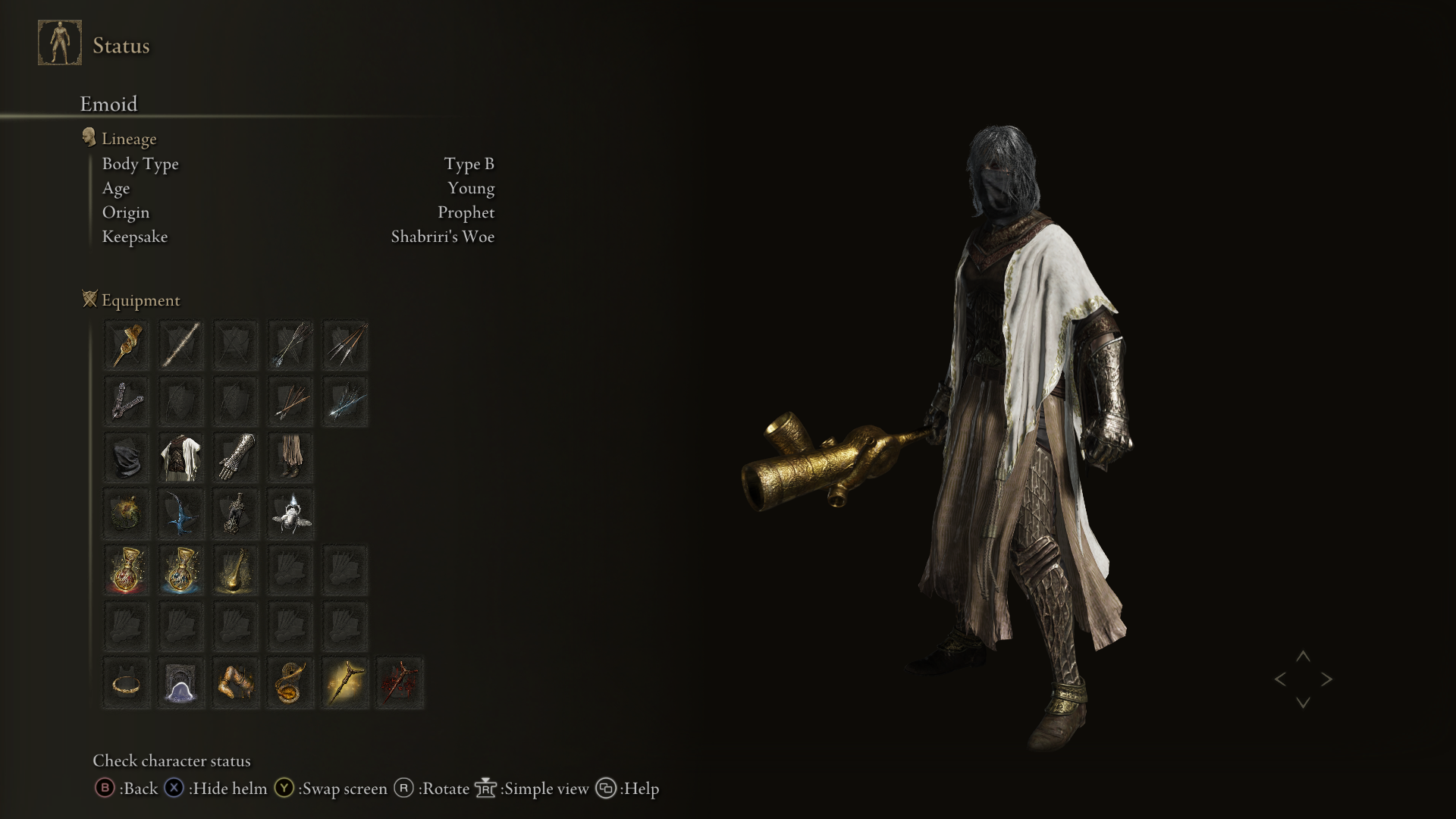Select the crimson tears flask slot
The image size is (1456, 819).
pyautogui.click(x=126, y=570)
